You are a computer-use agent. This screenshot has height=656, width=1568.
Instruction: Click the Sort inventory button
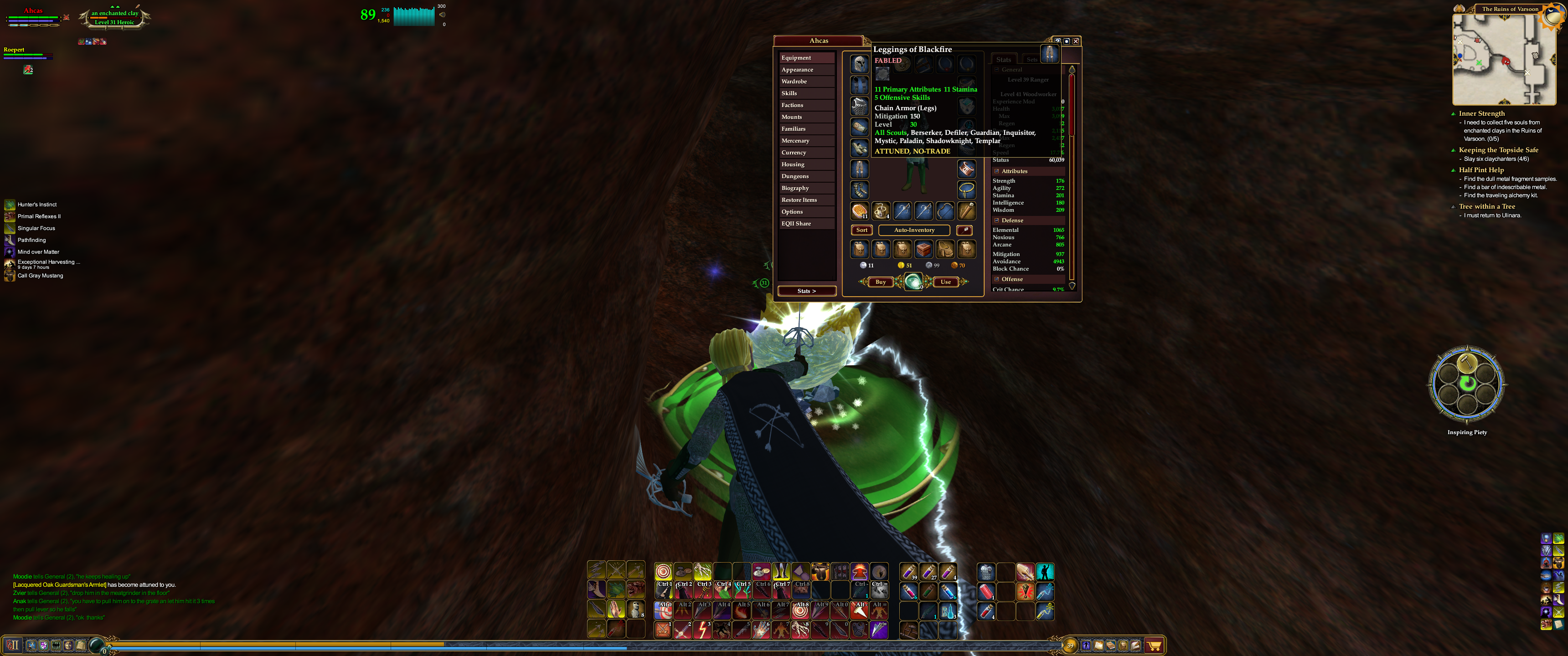(862, 230)
